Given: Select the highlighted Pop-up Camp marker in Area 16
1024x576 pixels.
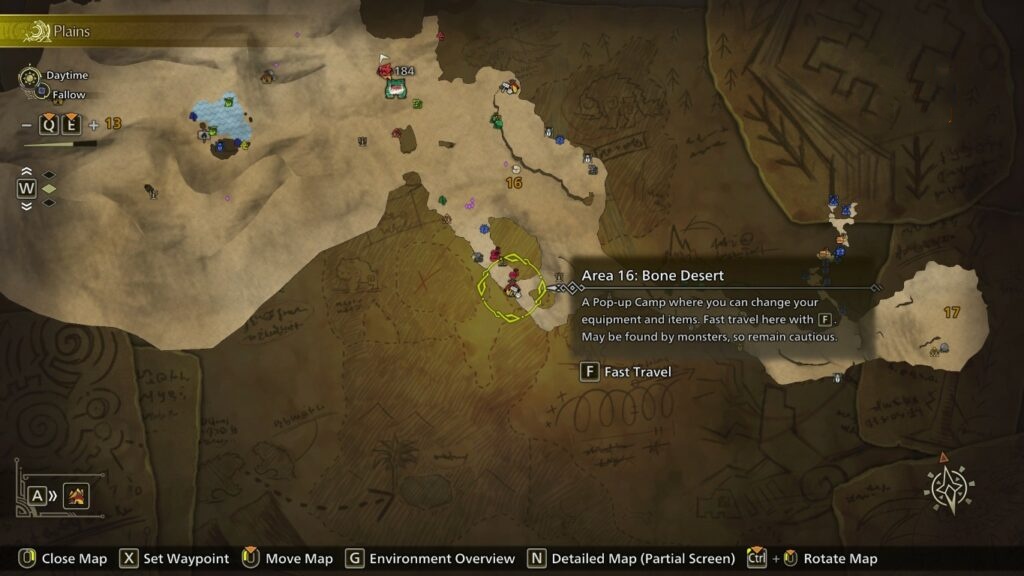Looking at the screenshot, I should tap(512, 289).
